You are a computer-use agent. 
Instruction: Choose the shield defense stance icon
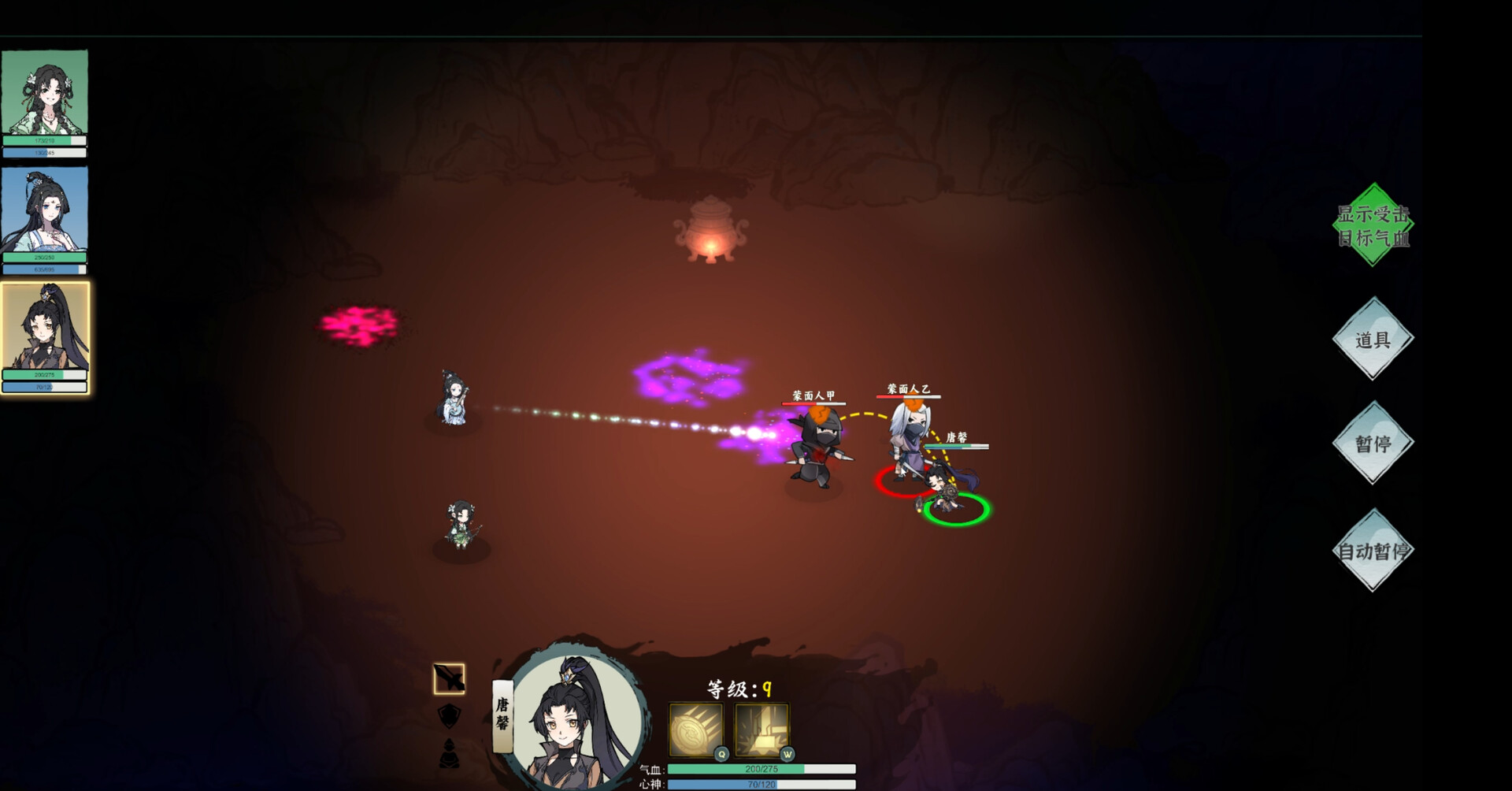pos(449,715)
